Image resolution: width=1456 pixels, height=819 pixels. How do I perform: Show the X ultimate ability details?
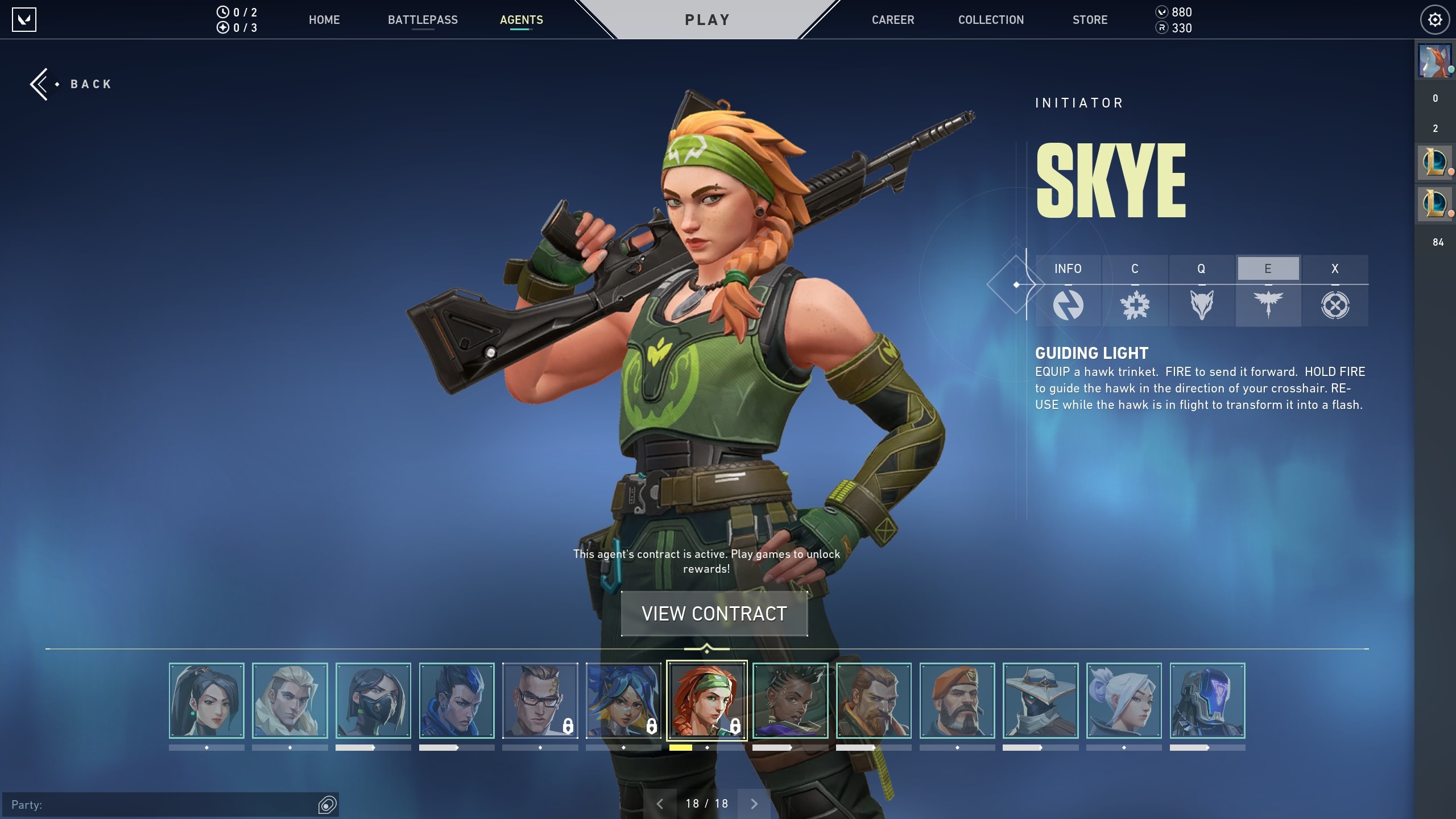[1335, 290]
